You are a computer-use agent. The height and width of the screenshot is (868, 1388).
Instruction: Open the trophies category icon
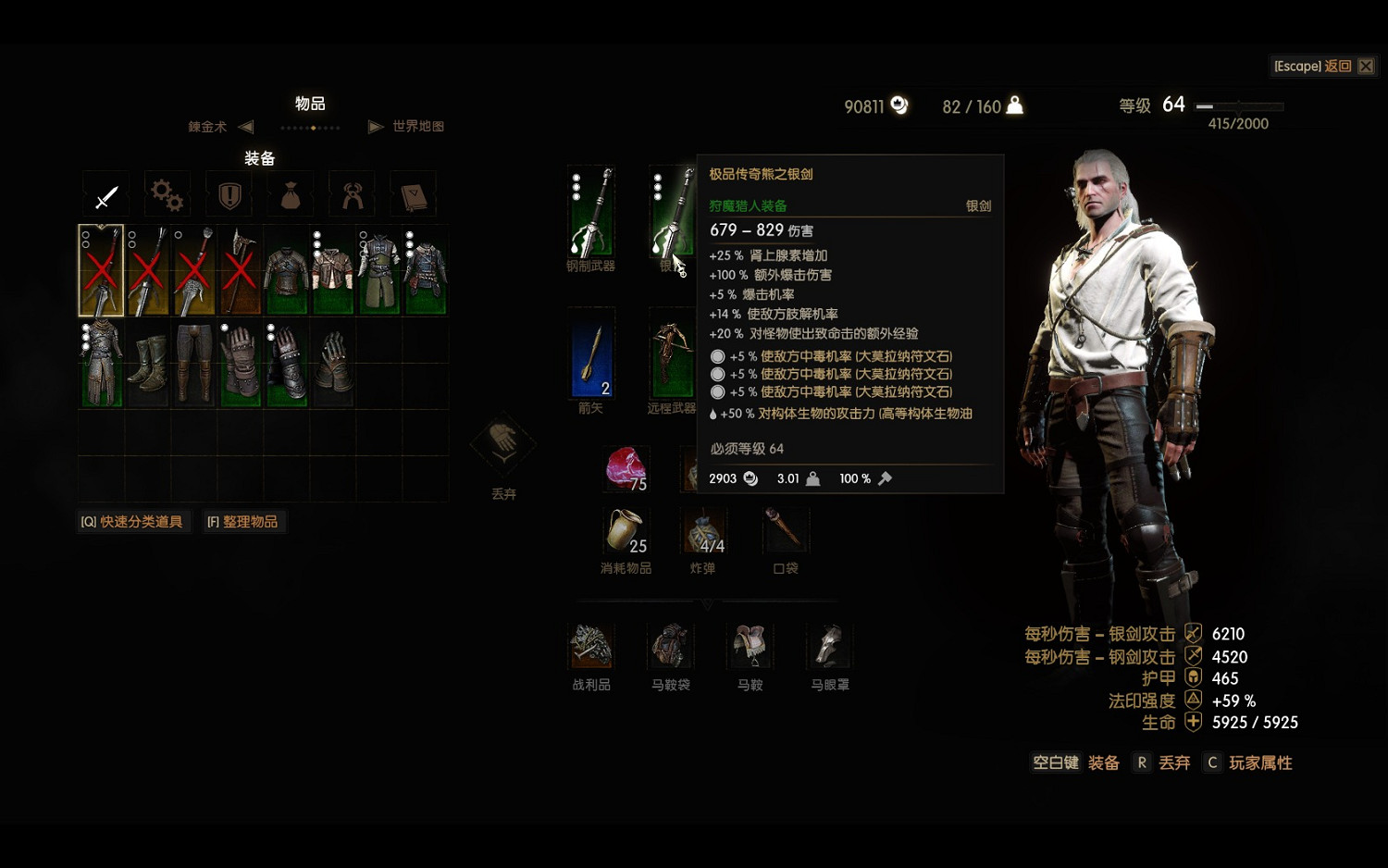(x=352, y=194)
